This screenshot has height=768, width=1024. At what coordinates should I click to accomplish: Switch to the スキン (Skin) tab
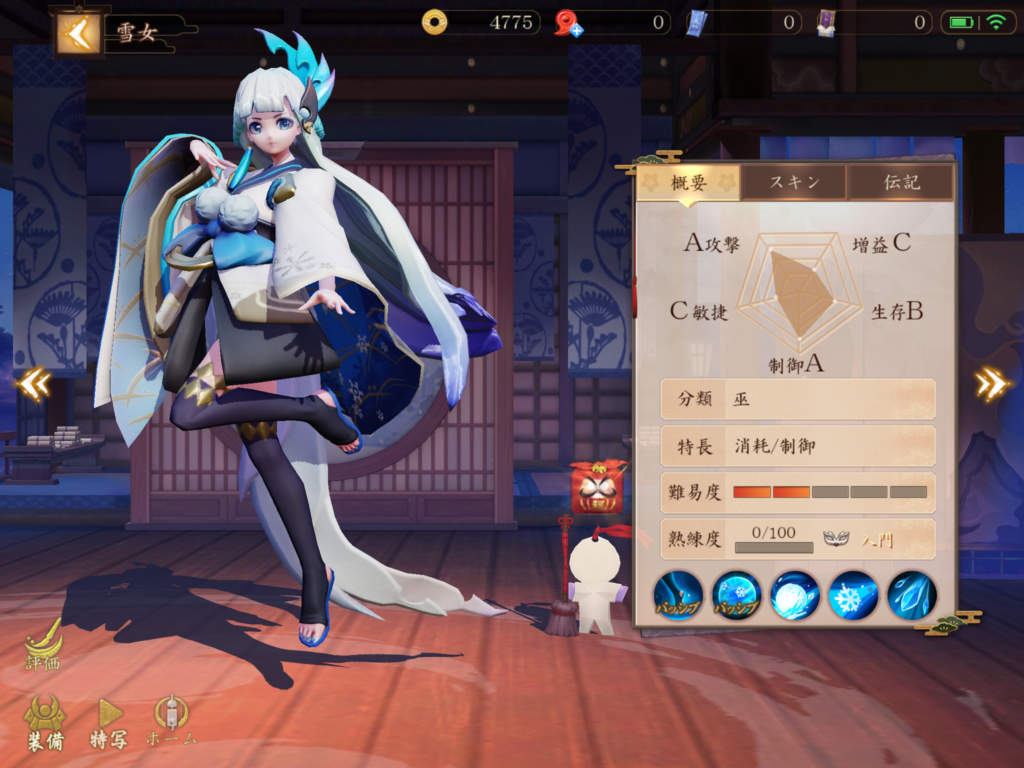pos(794,182)
